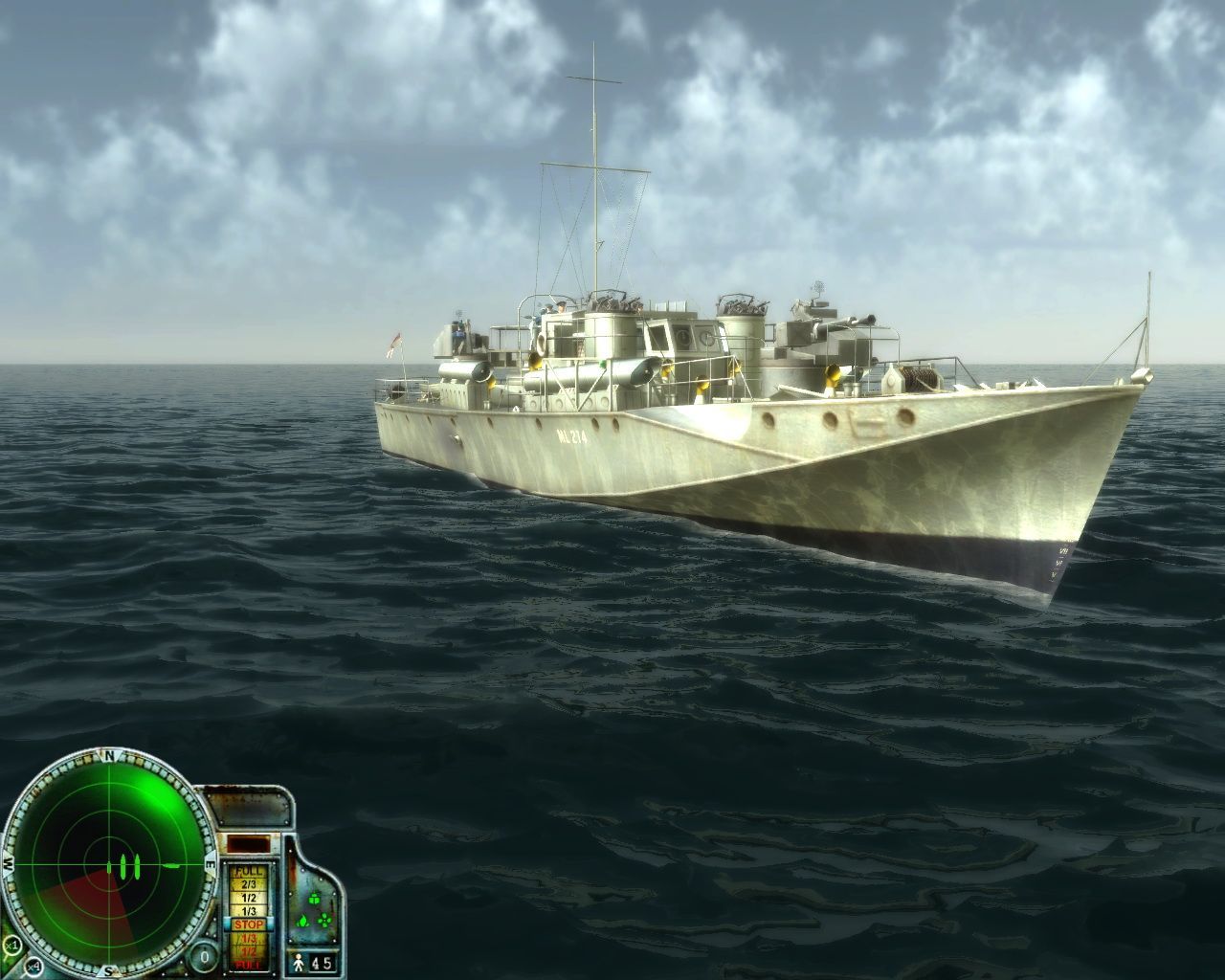Click the propeller damage status icon
The width and height of the screenshot is (1225, 980).
[x=323, y=921]
